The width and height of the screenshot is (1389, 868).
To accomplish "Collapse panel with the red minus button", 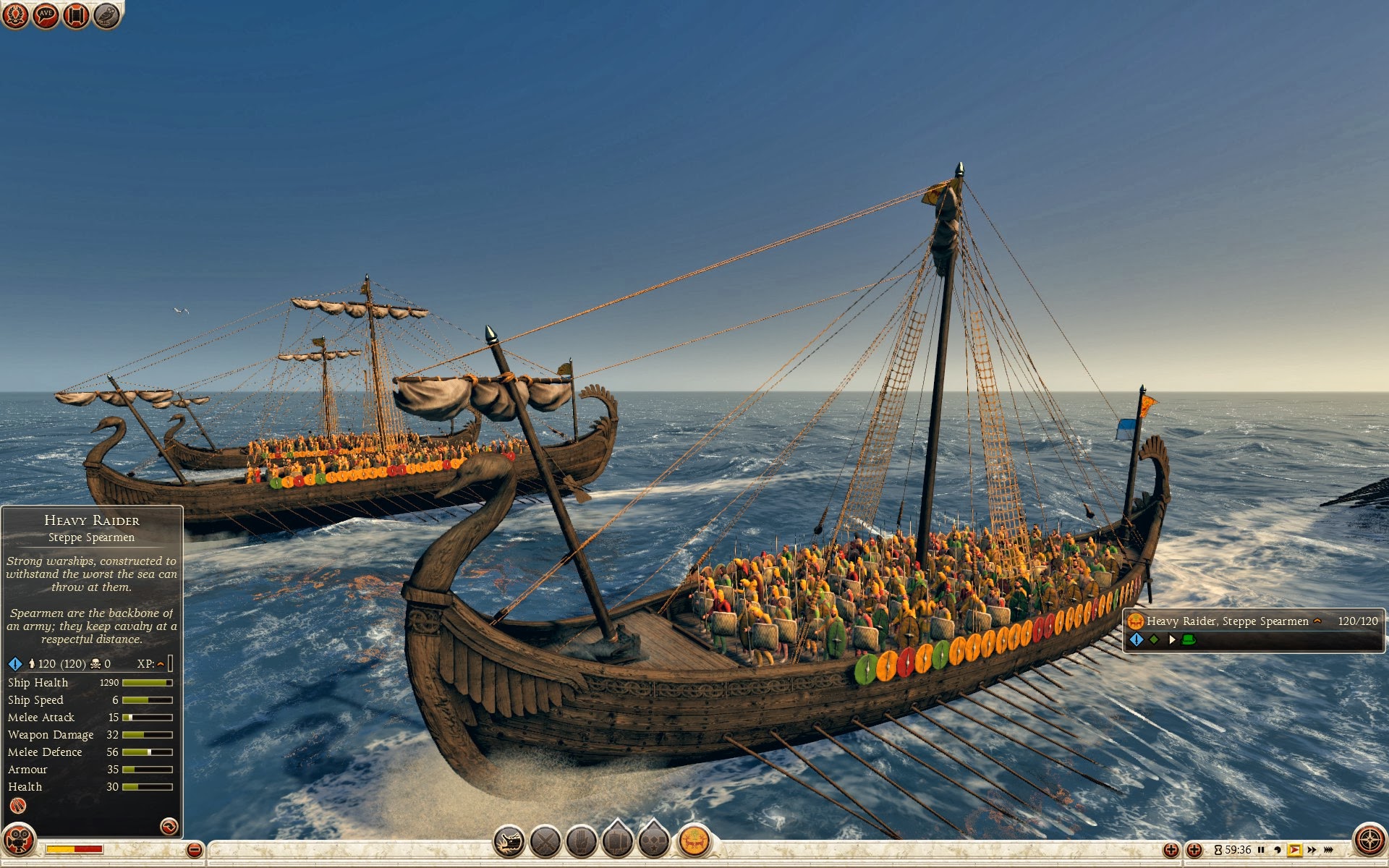I will pos(194,850).
